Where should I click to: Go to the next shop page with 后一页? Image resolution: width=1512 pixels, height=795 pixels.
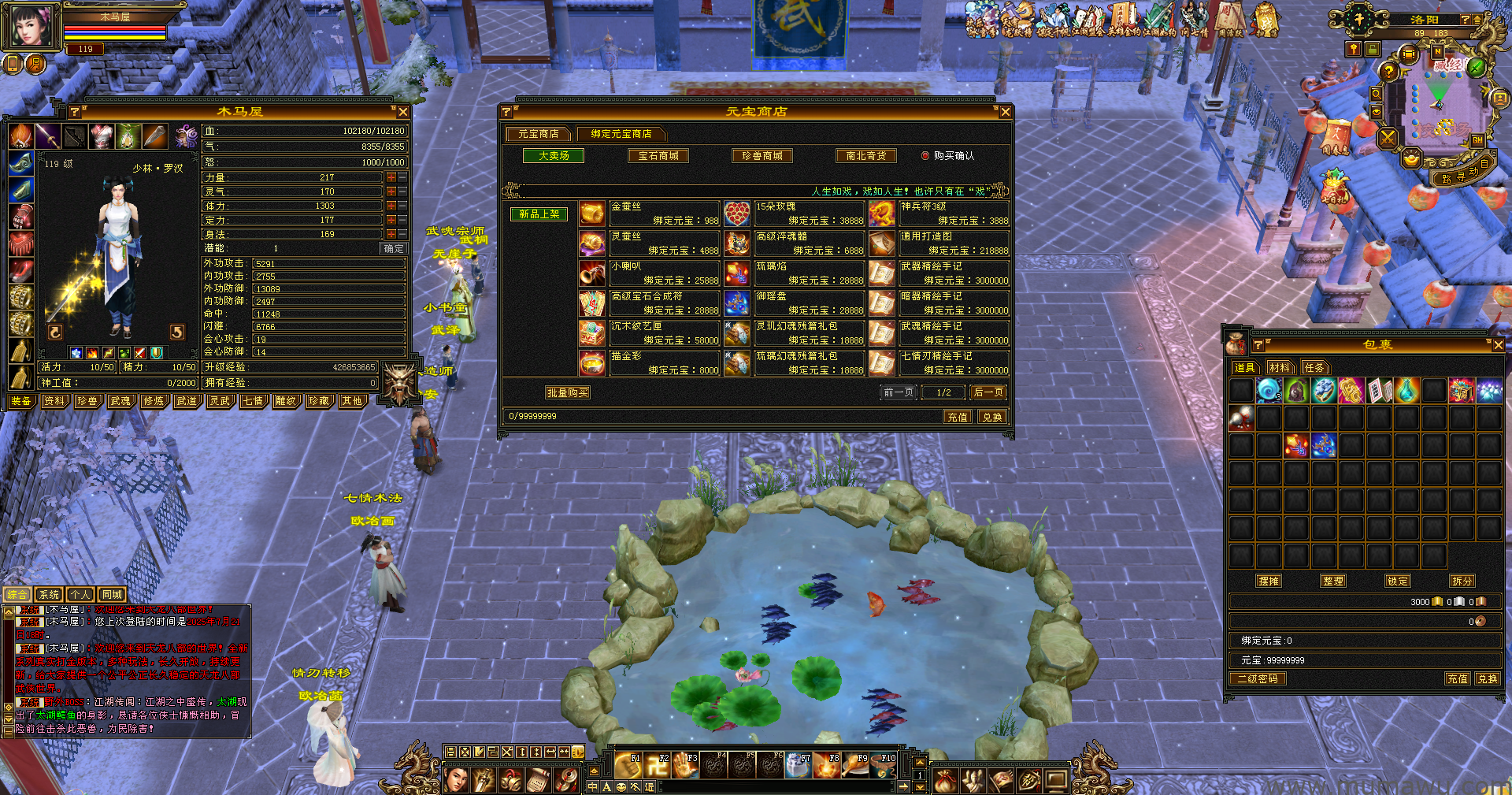988,392
